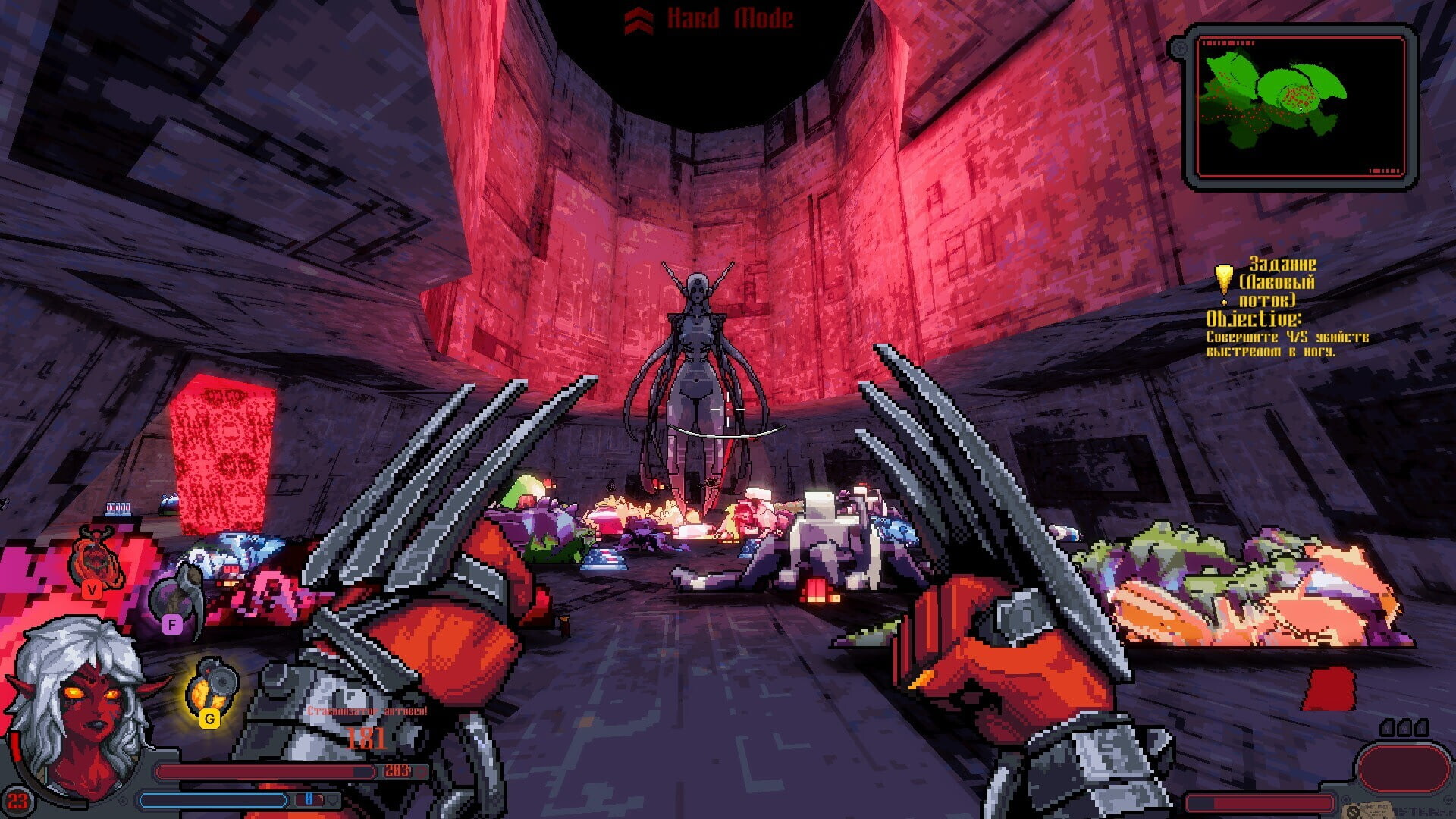Click the red health bar near portrait
The width and height of the screenshot is (1456, 819).
(265, 771)
